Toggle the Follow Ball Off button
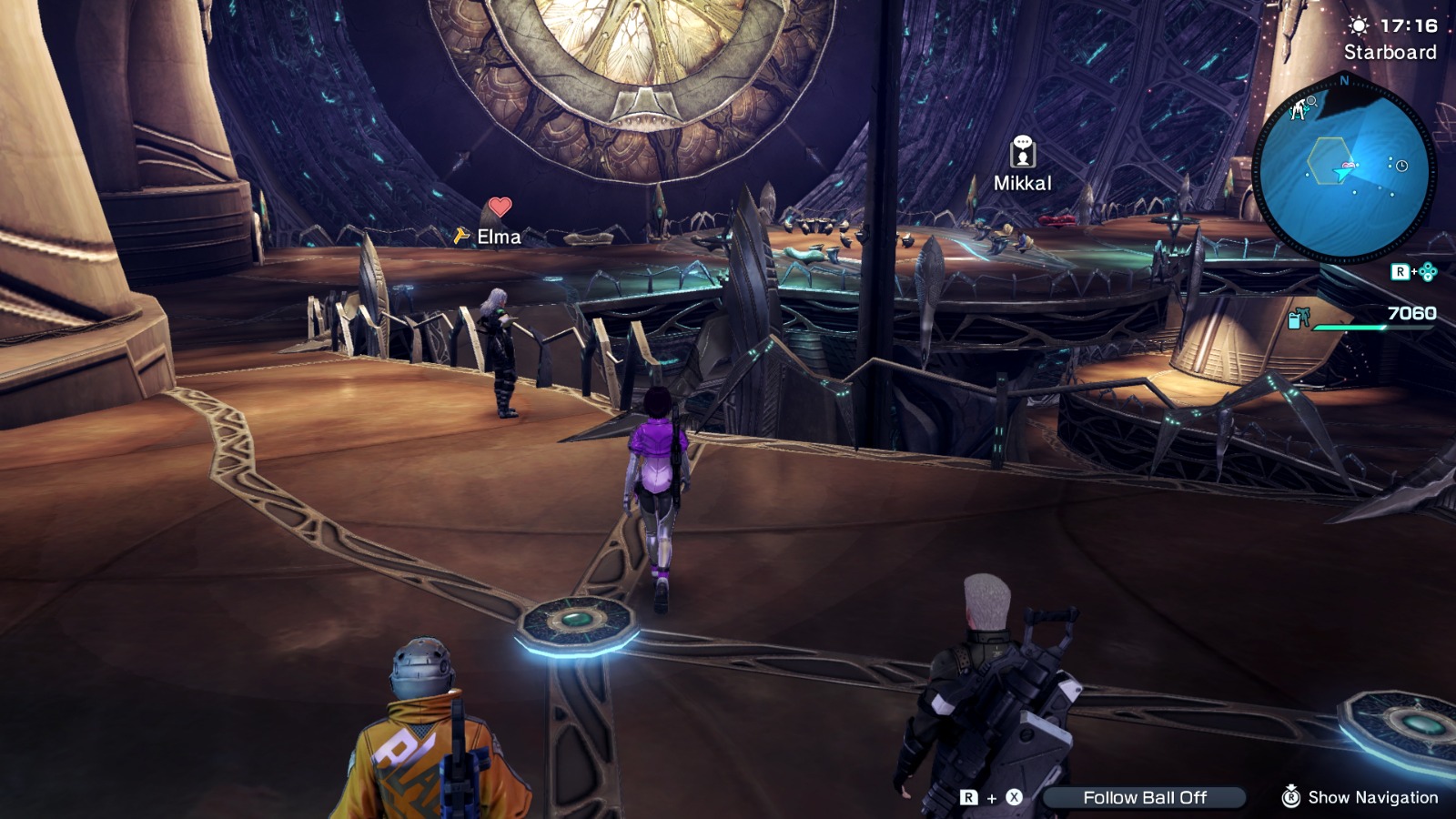 (1144, 798)
